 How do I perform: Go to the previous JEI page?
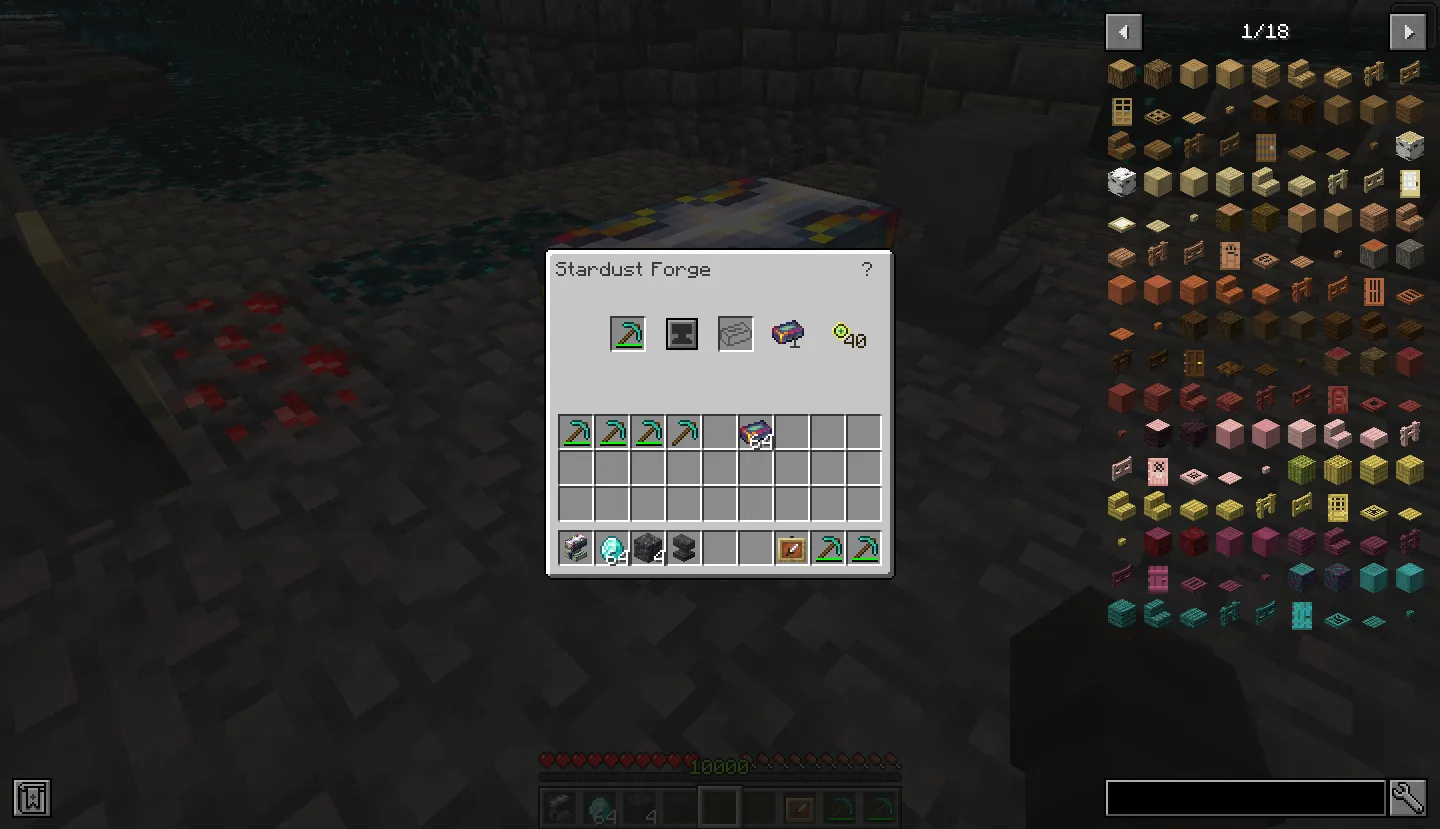(1123, 31)
